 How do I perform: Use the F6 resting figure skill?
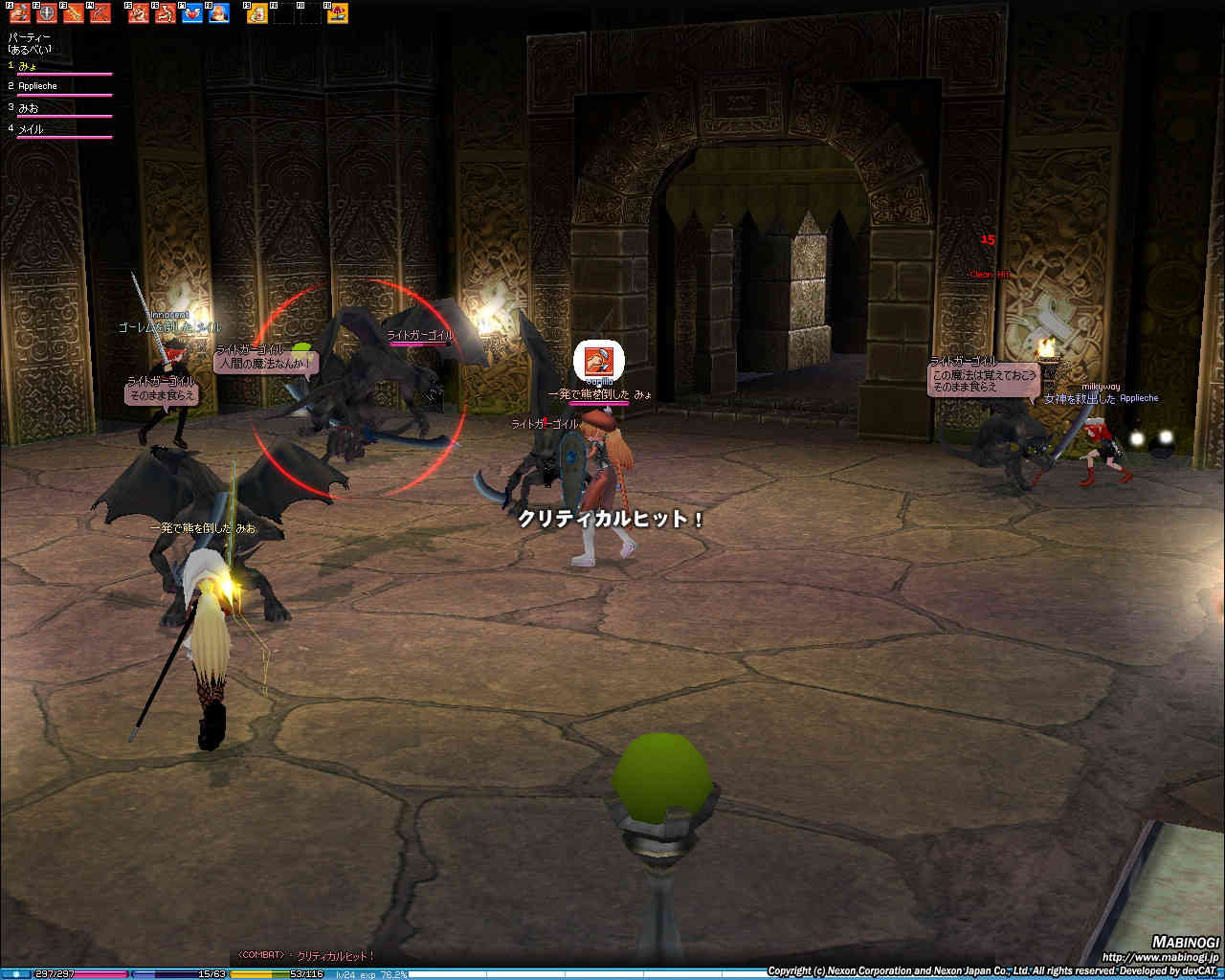pyautogui.click(x=166, y=12)
